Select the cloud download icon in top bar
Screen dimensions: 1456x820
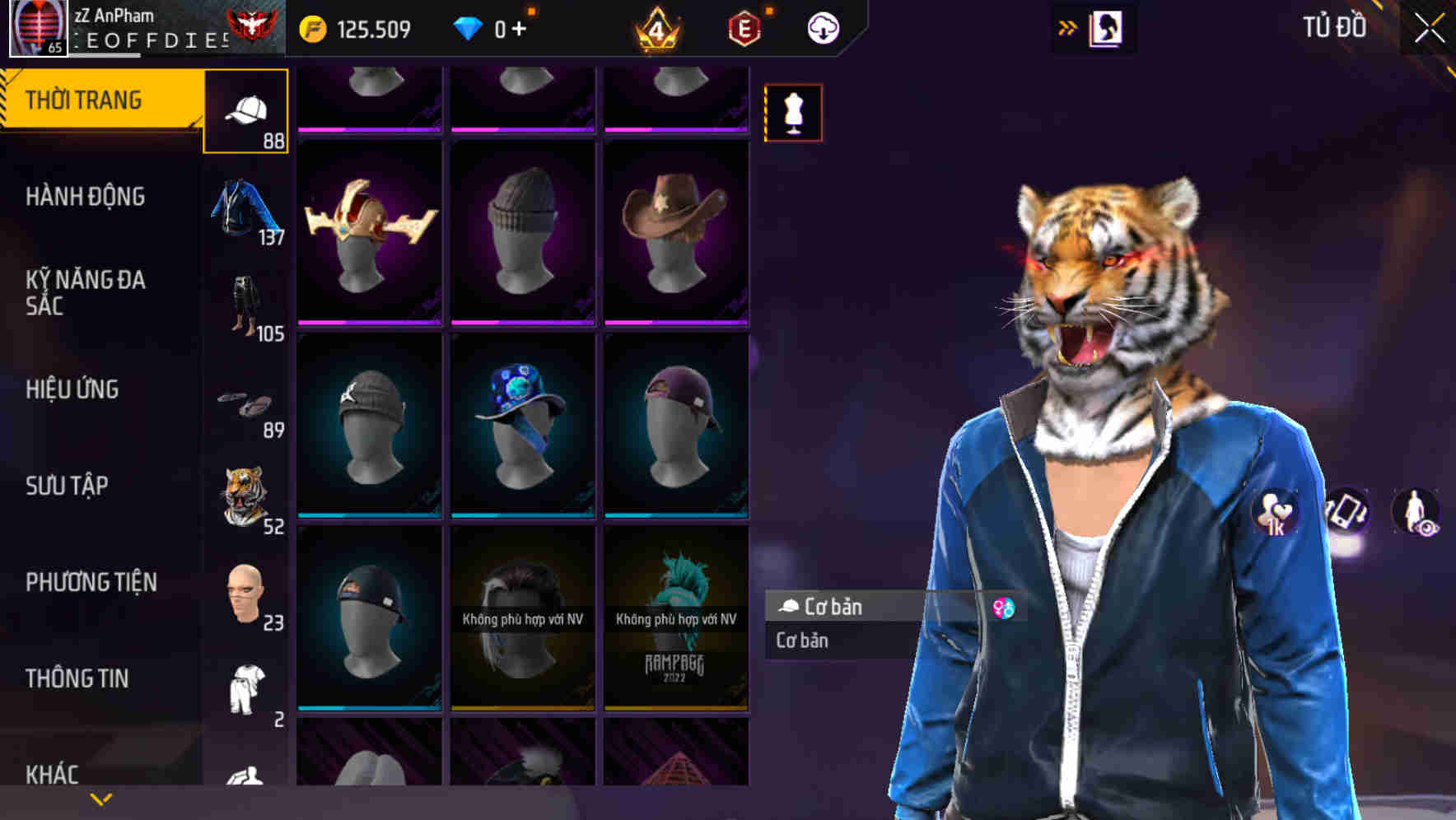tap(822, 27)
